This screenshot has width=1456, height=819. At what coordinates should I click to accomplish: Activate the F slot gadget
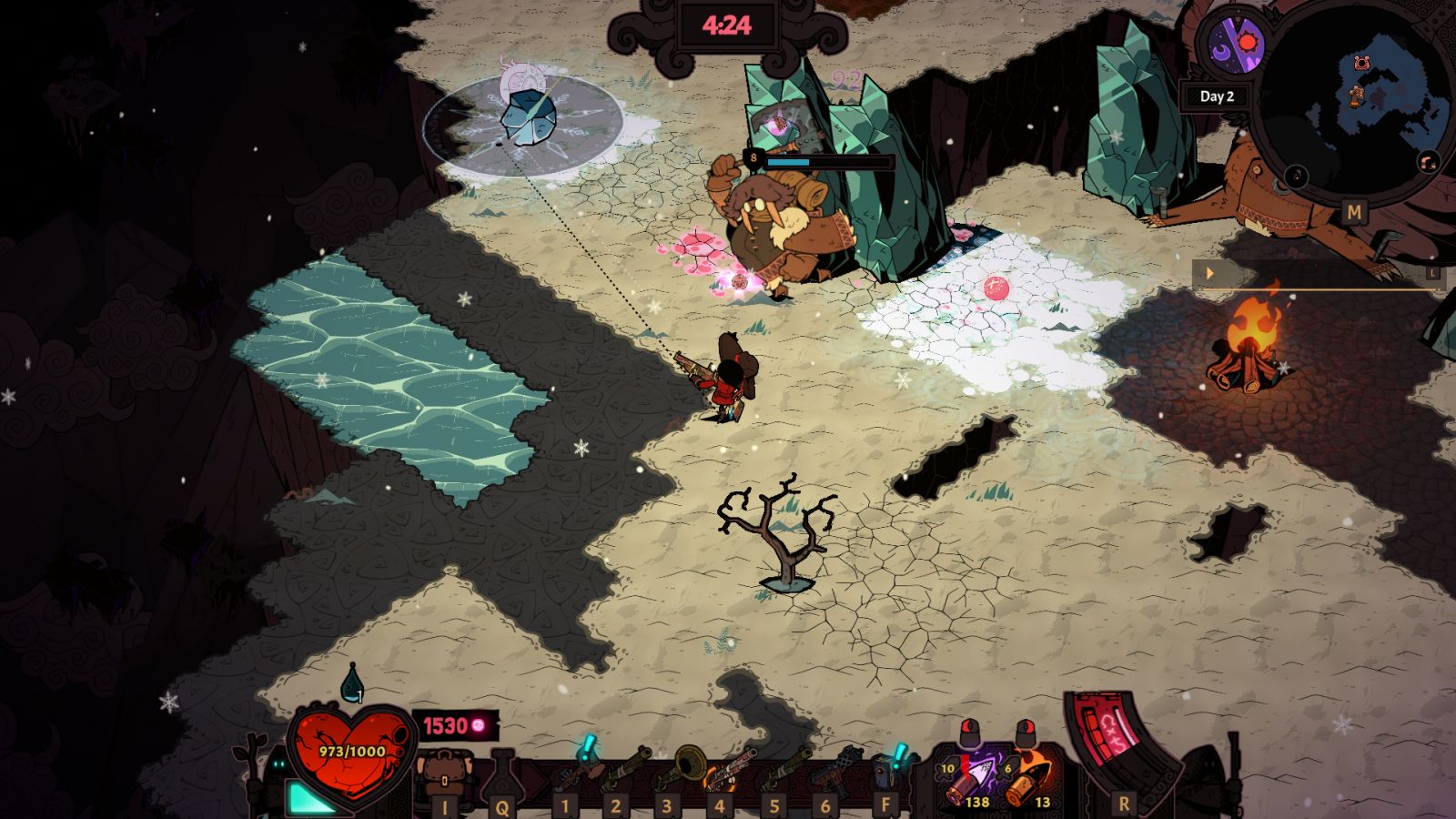tap(888, 769)
